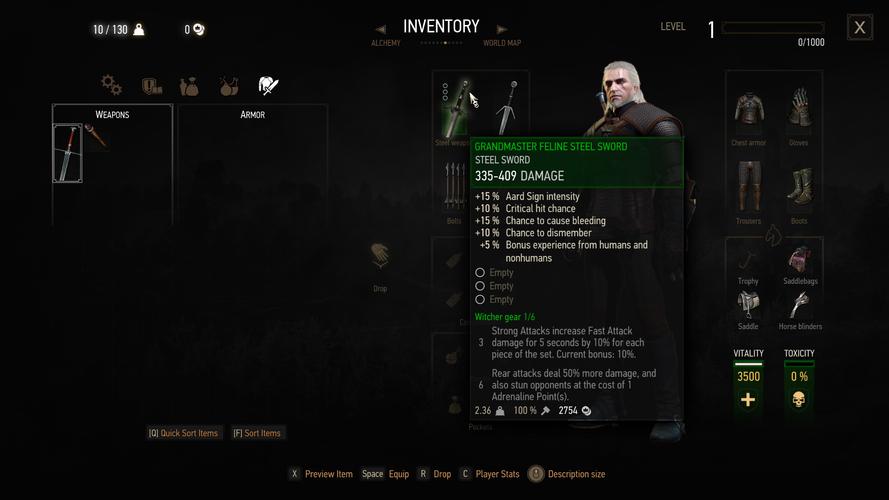Go to the Alchemy screen with left arrow
The width and height of the screenshot is (889, 500).
pos(381,30)
